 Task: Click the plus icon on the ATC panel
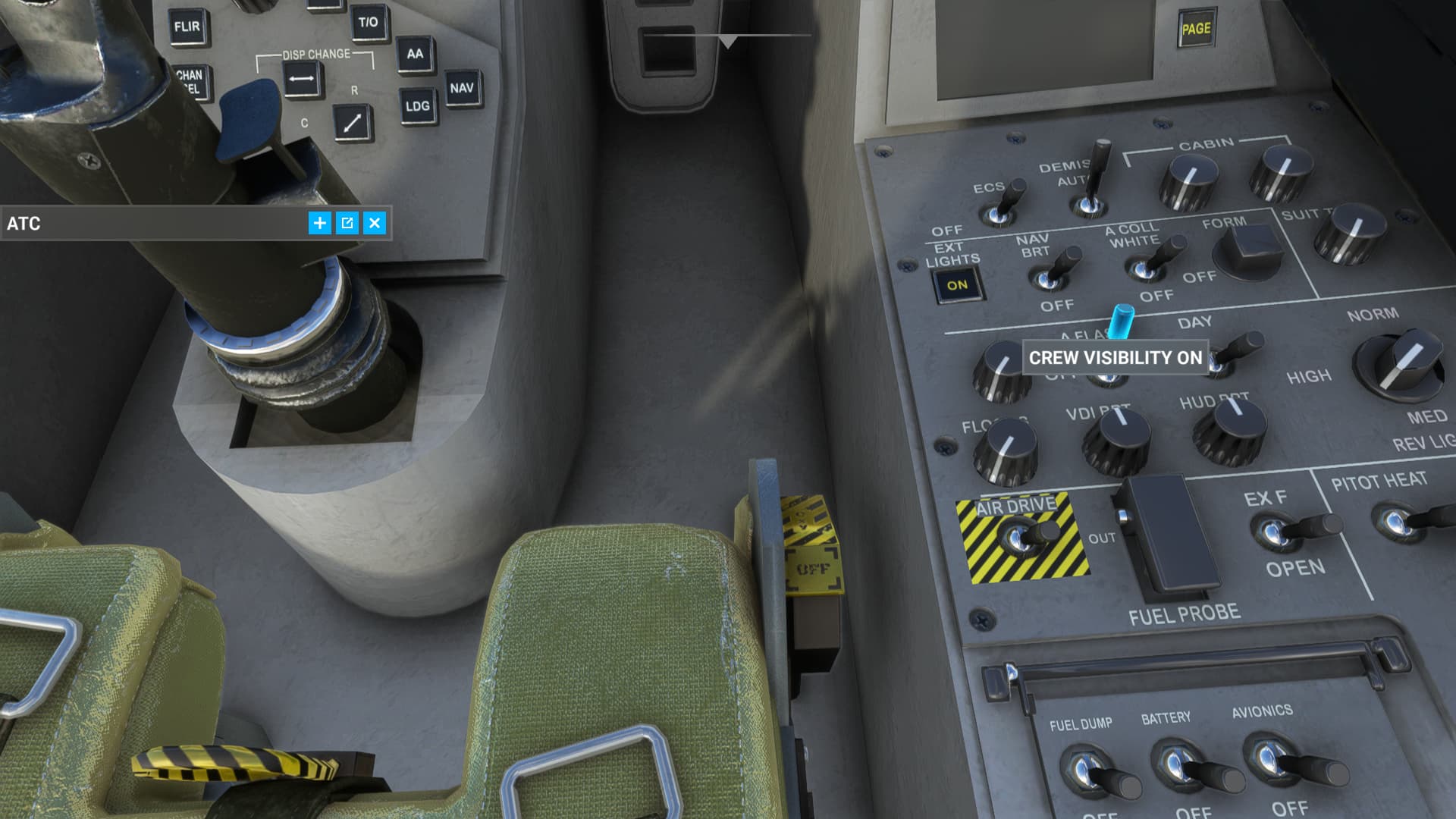click(x=320, y=224)
